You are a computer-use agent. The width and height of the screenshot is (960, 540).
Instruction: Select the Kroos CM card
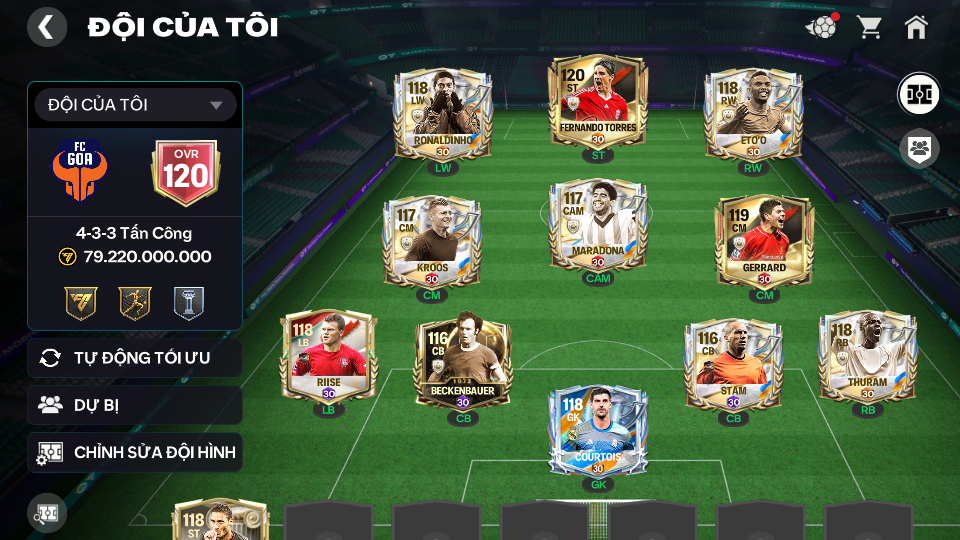[x=432, y=241]
